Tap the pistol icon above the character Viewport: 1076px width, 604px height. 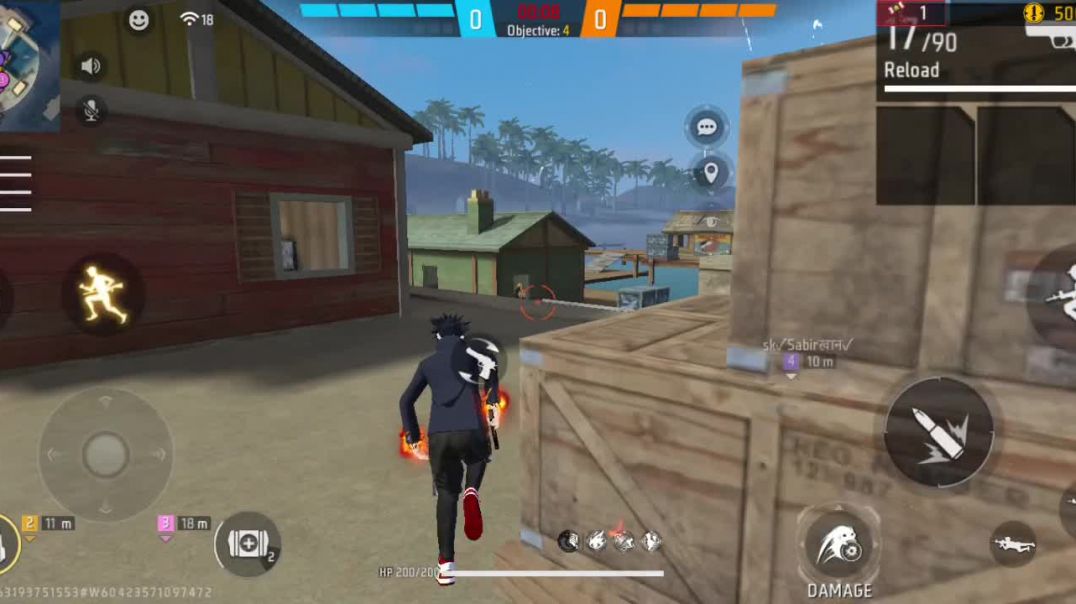(x=480, y=362)
